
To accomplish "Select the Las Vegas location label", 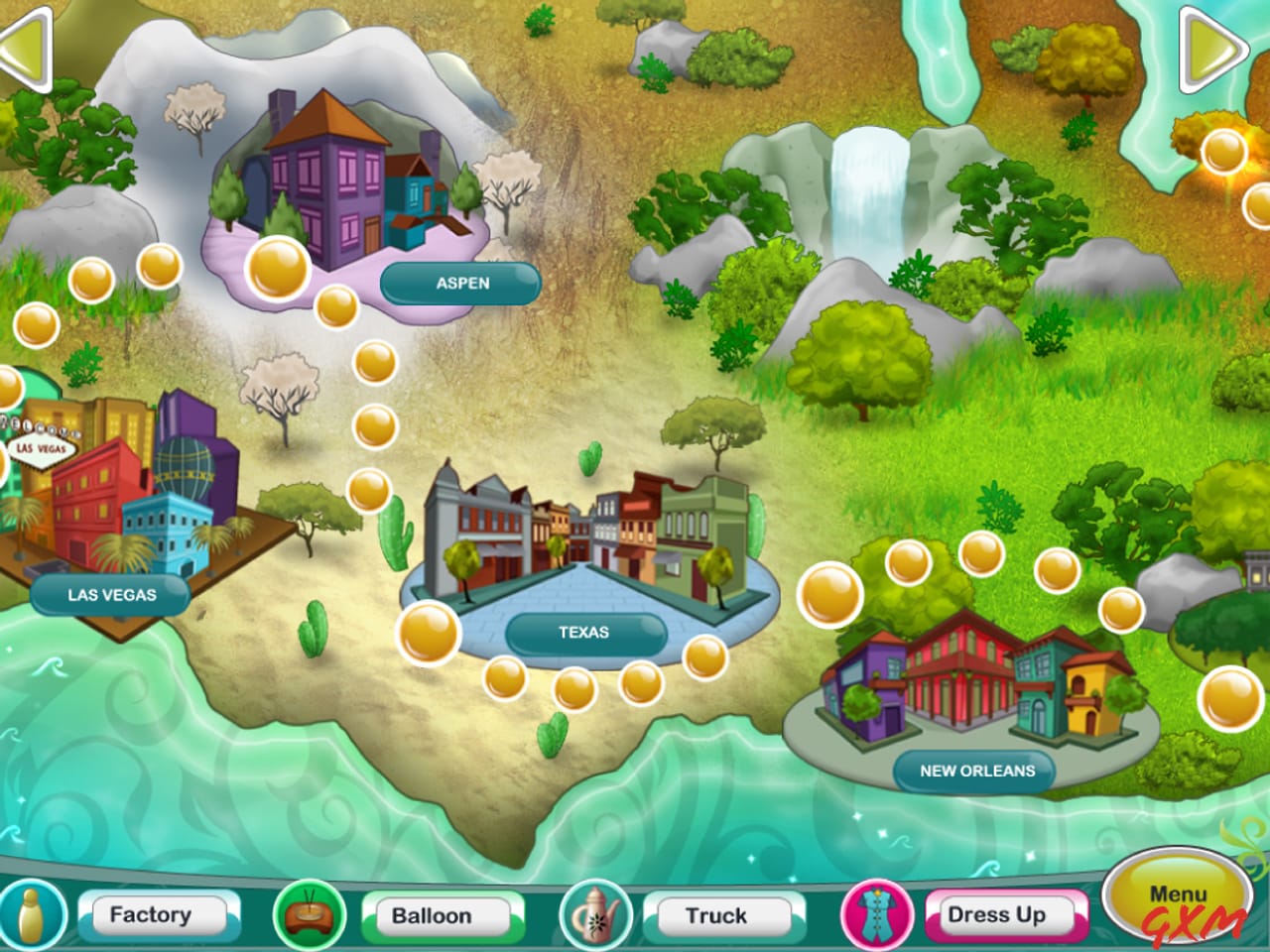I will point(112,596).
